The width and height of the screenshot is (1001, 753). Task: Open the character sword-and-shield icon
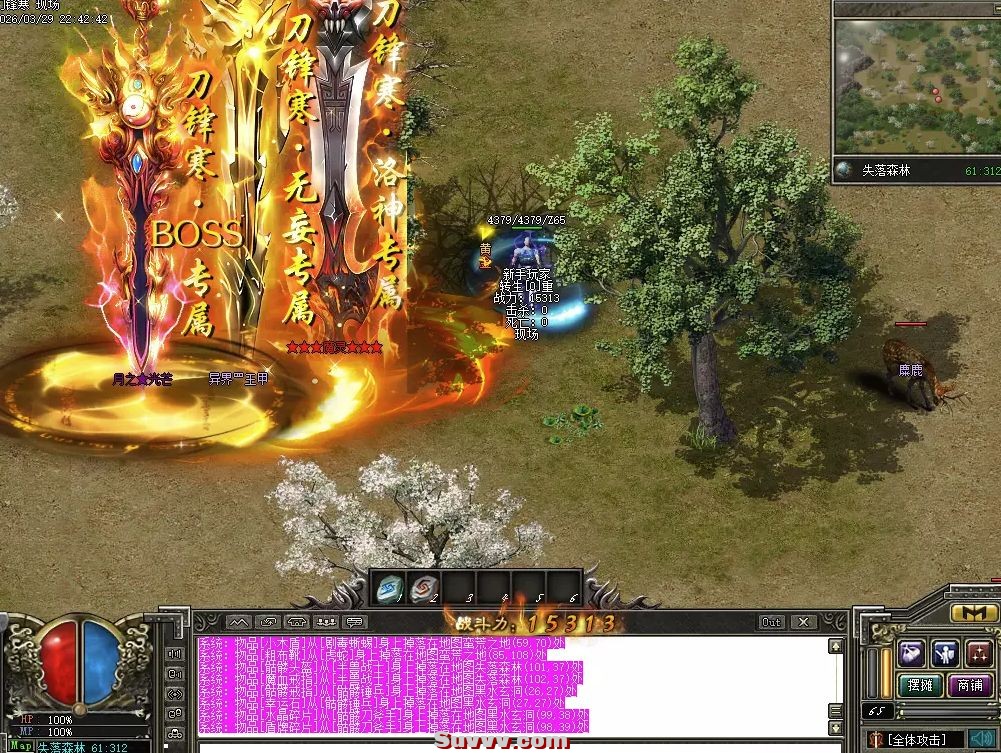[x=945, y=654]
